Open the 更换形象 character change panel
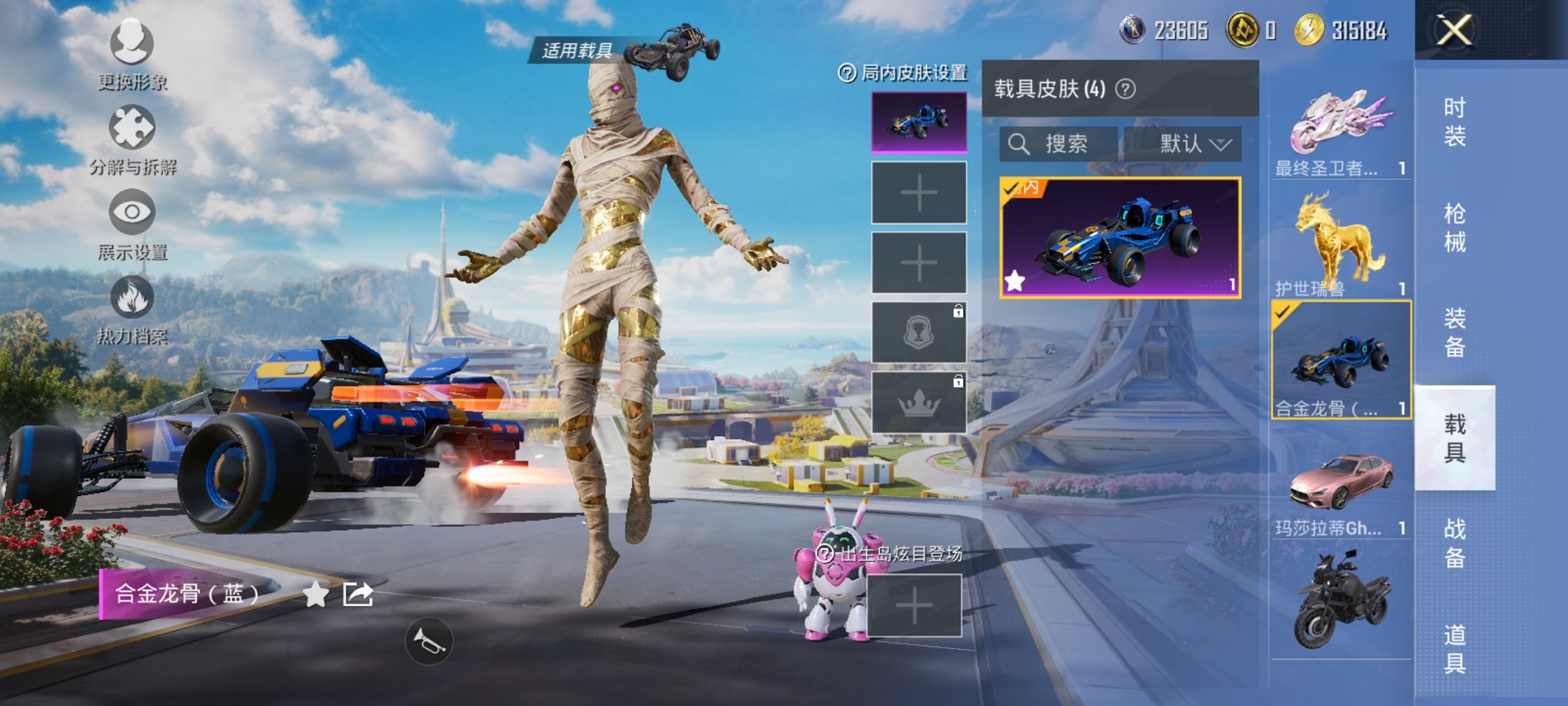The height and width of the screenshot is (706, 1568). point(132,54)
